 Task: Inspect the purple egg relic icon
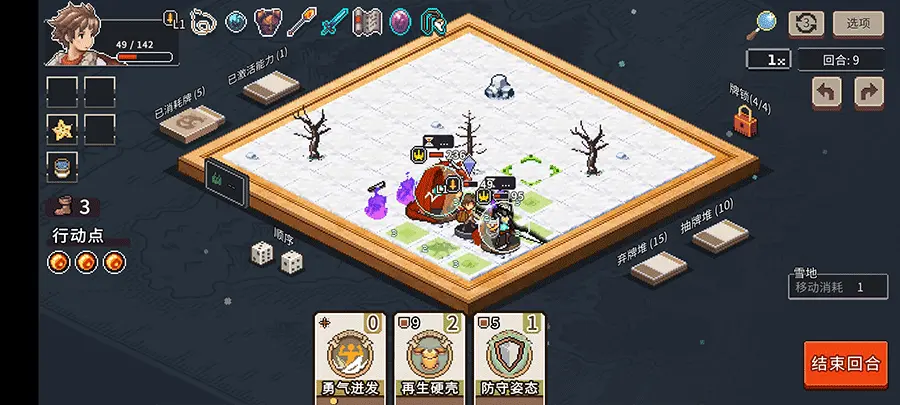click(399, 21)
